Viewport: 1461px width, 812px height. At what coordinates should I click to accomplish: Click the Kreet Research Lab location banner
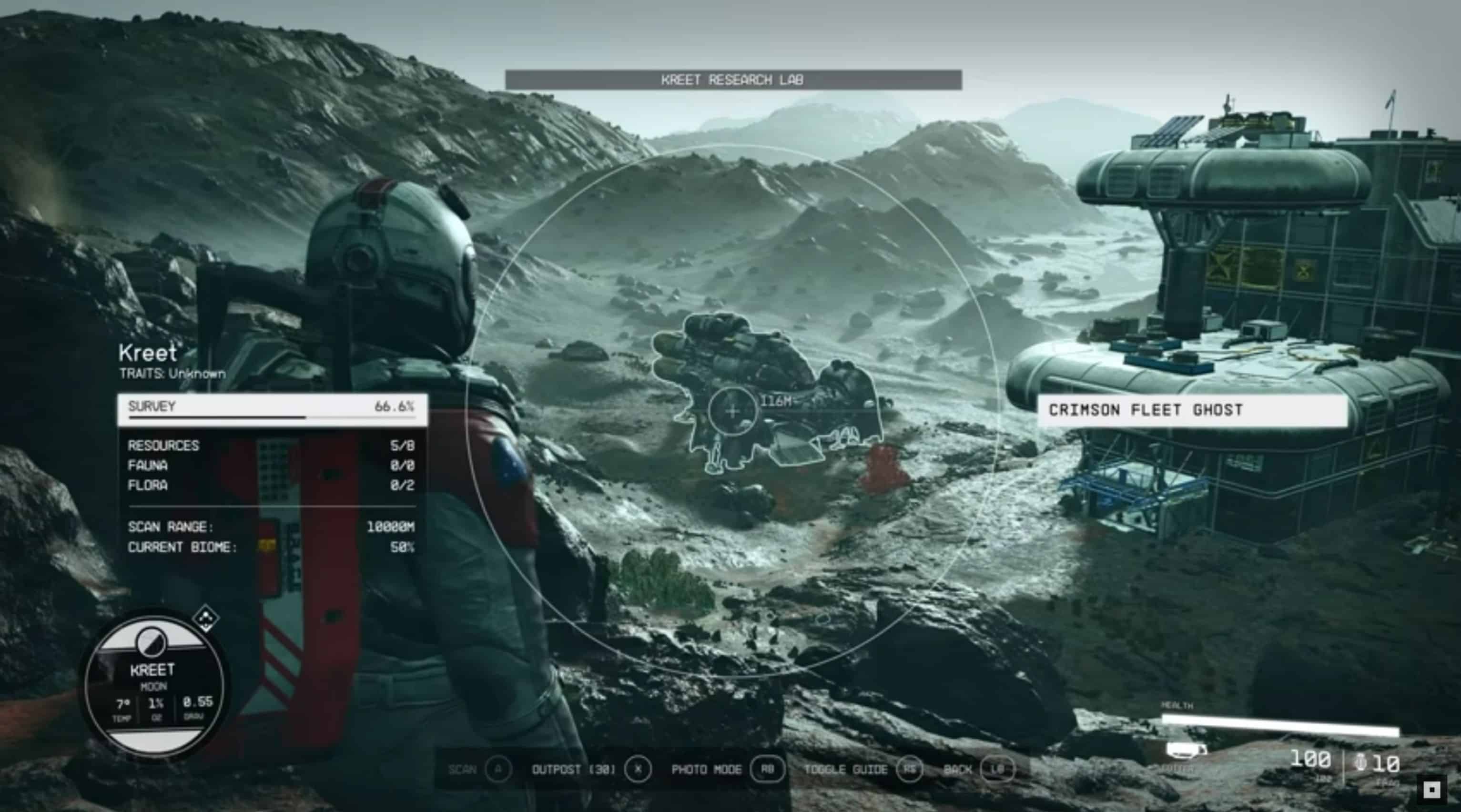click(x=733, y=80)
